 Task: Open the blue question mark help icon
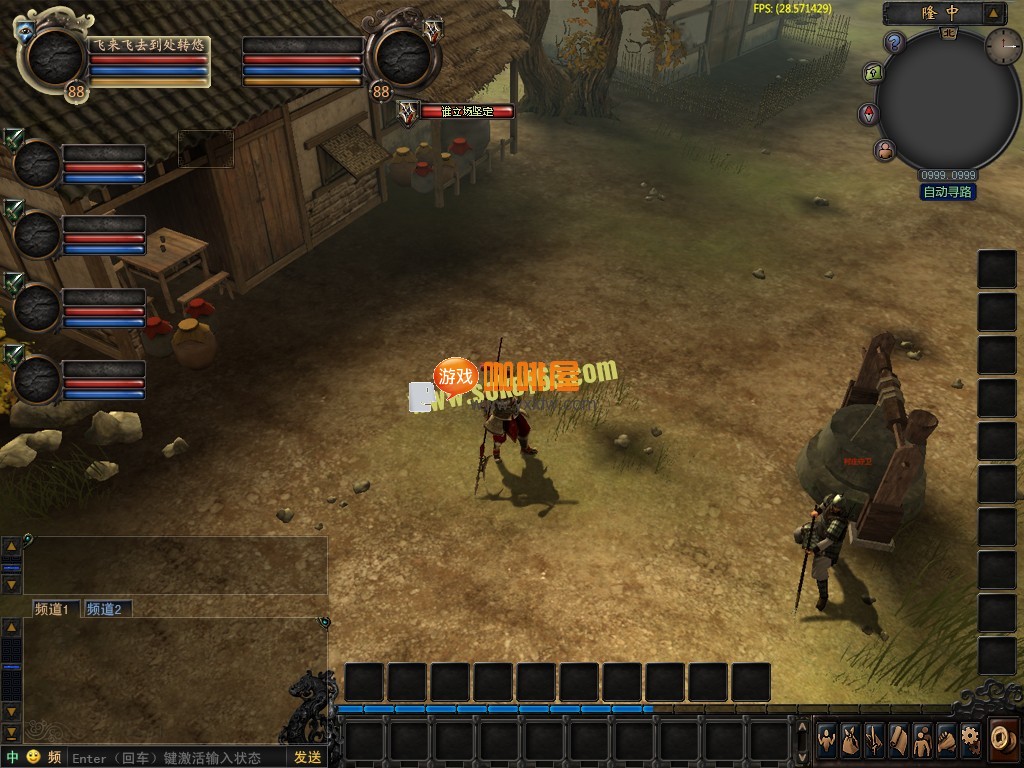[895, 42]
